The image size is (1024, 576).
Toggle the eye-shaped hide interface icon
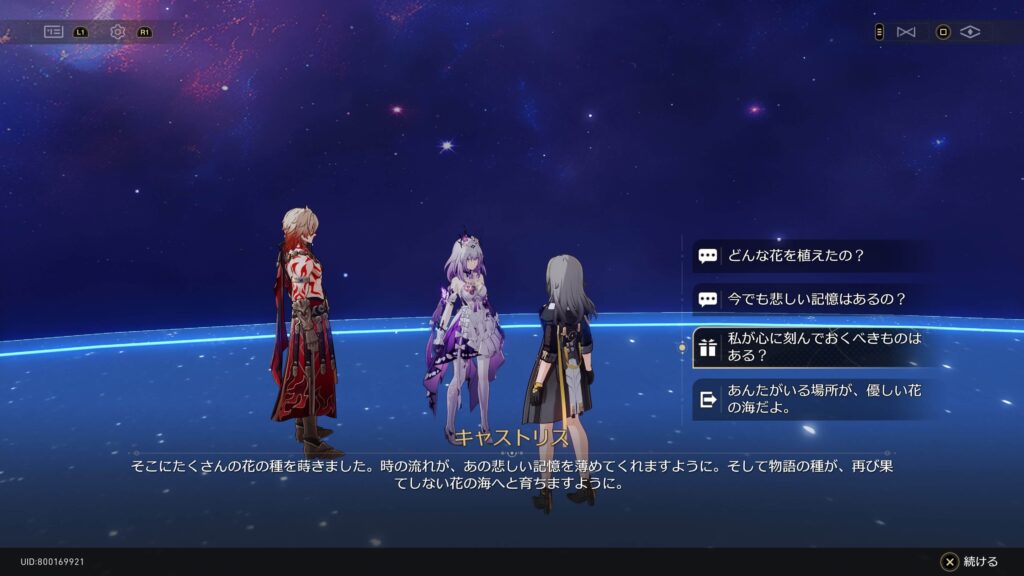(970, 32)
